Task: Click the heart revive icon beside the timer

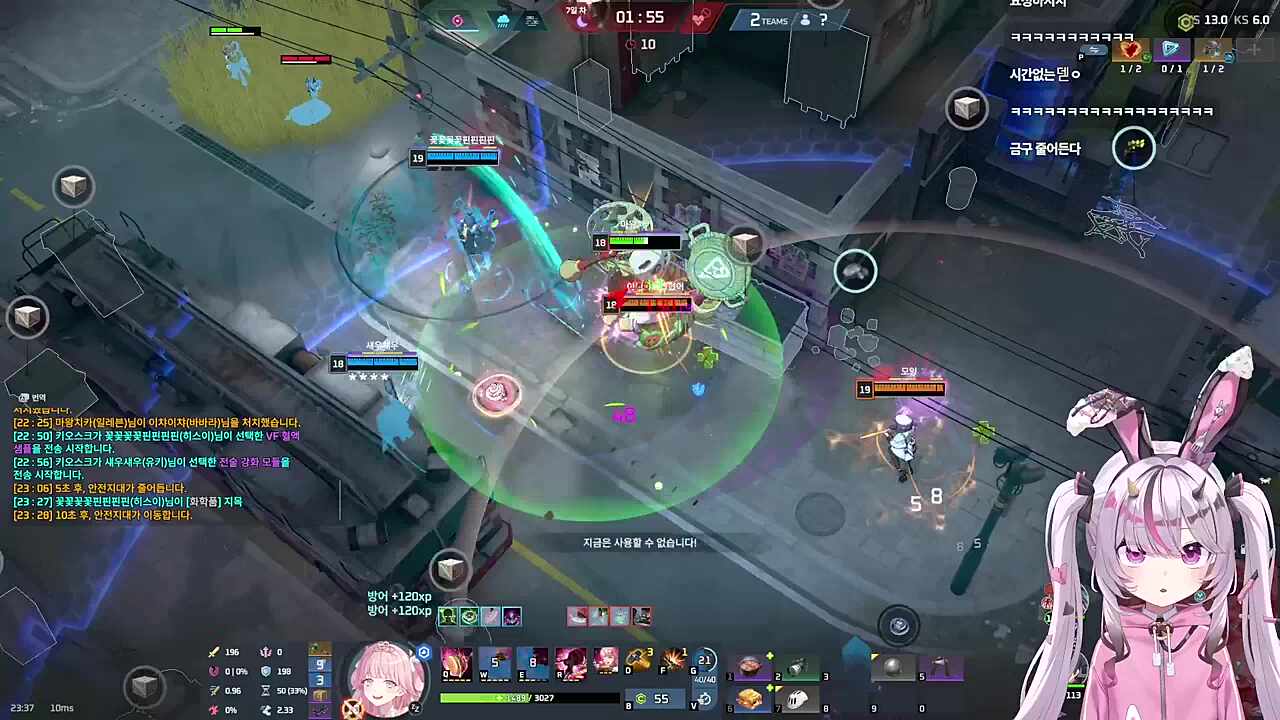Action: [699, 18]
